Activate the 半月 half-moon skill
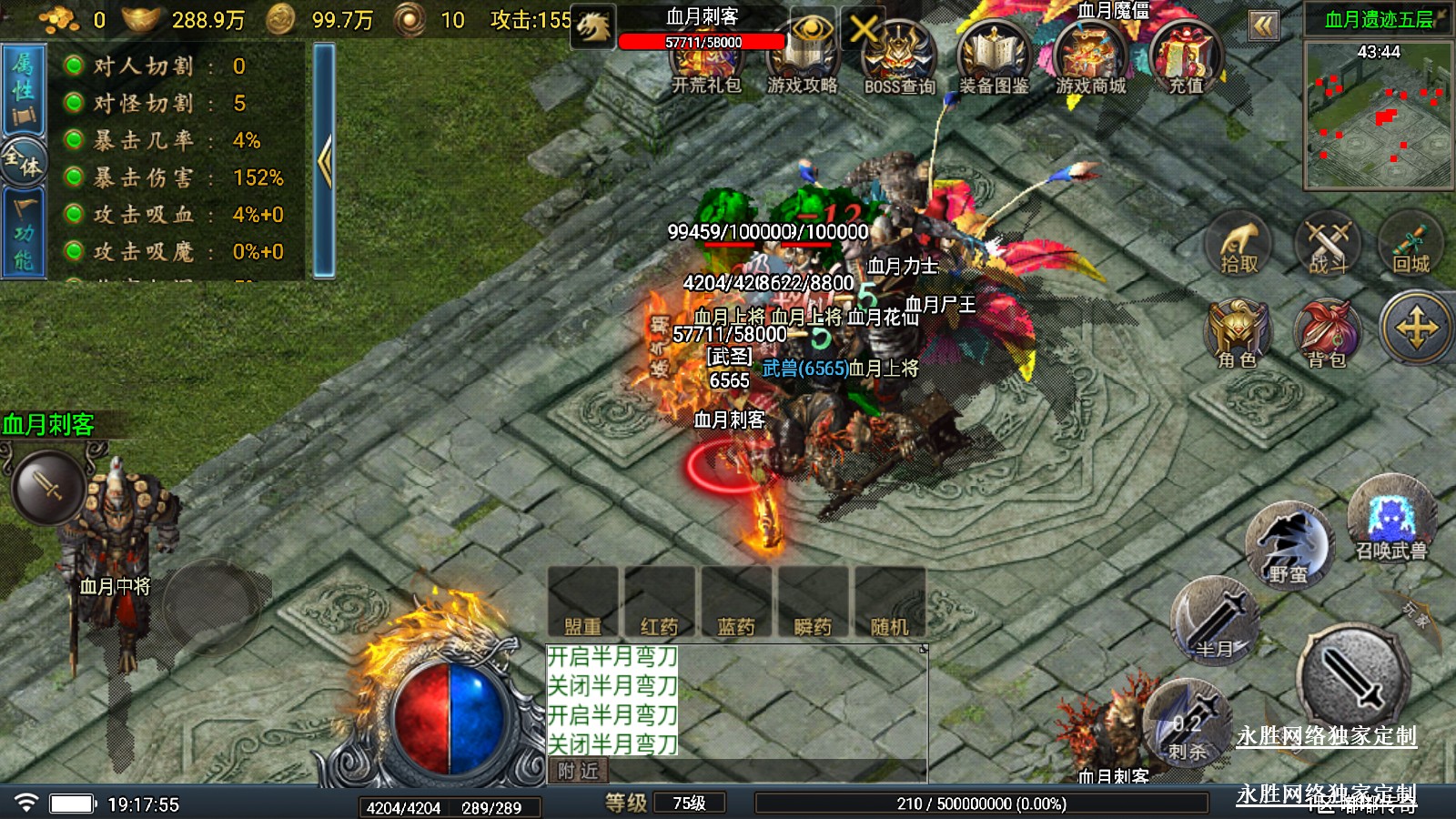 1215,623
